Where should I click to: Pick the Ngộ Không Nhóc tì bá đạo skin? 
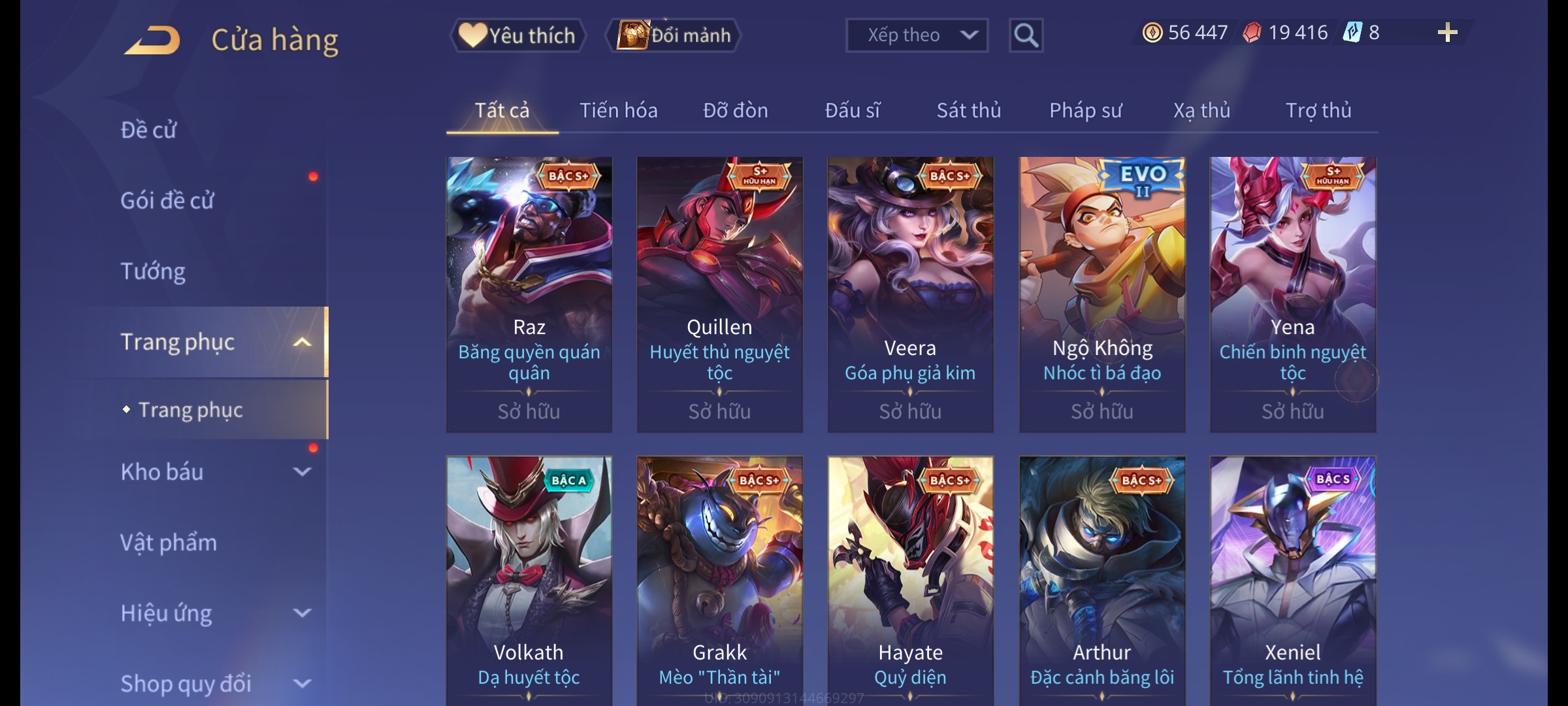(1102, 294)
